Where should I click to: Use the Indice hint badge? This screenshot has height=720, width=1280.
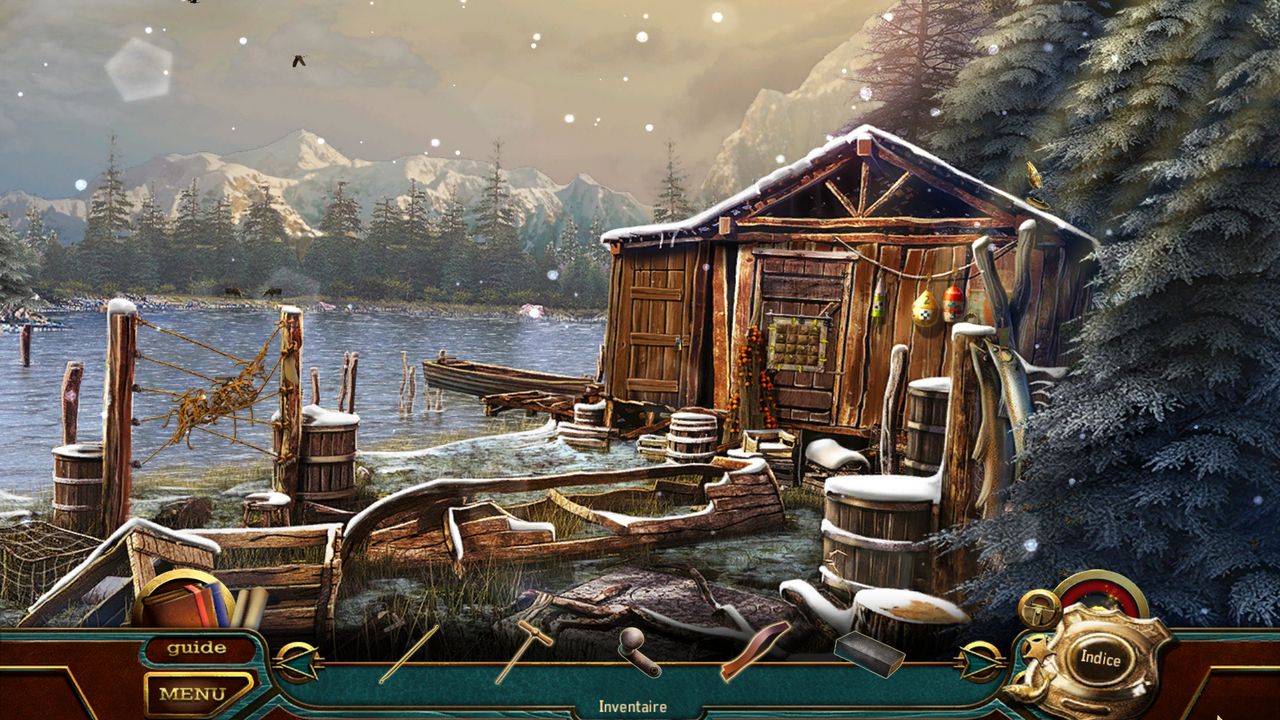pyautogui.click(x=1100, y=659)
